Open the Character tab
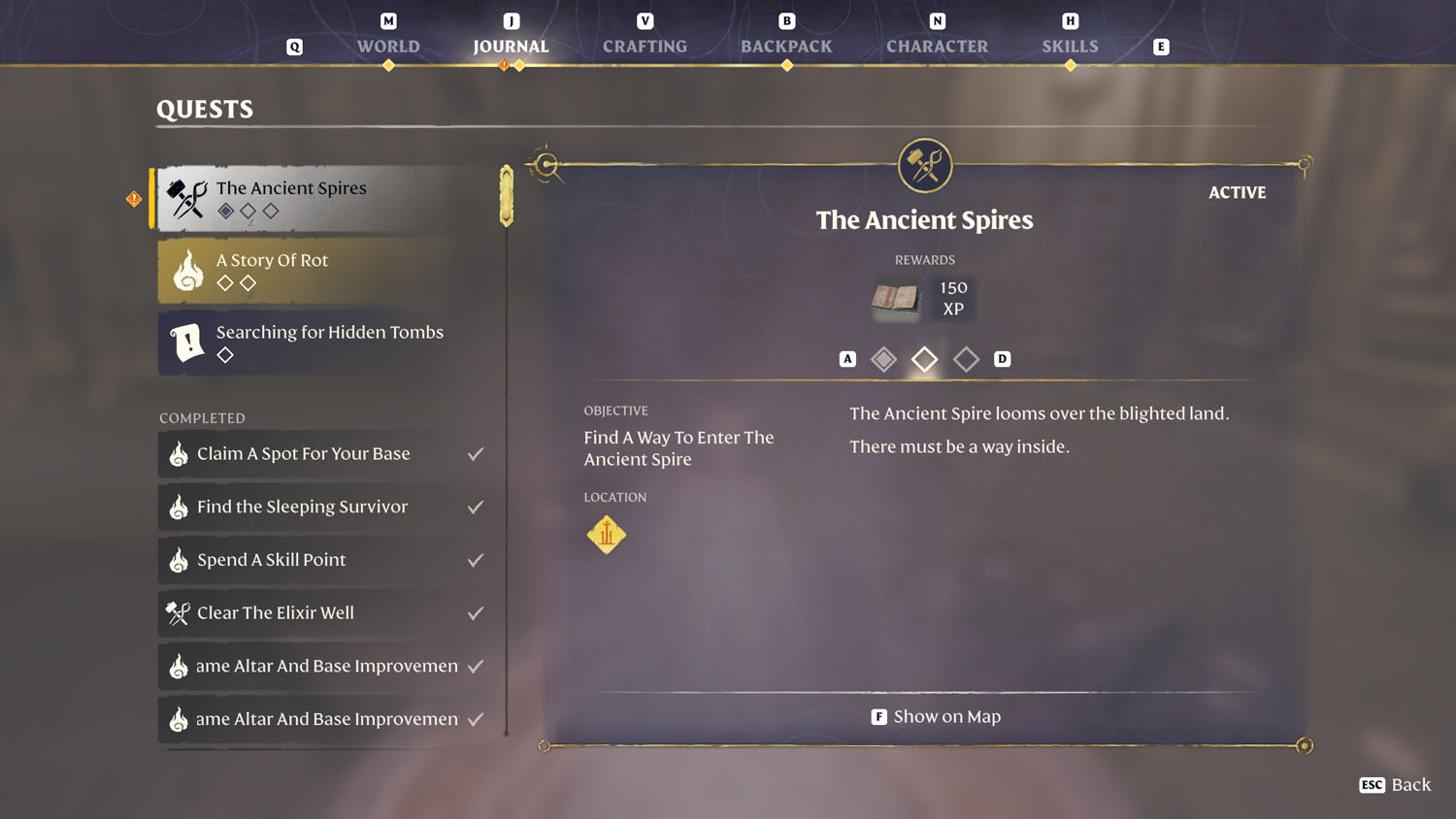 (x=937, y=46)
